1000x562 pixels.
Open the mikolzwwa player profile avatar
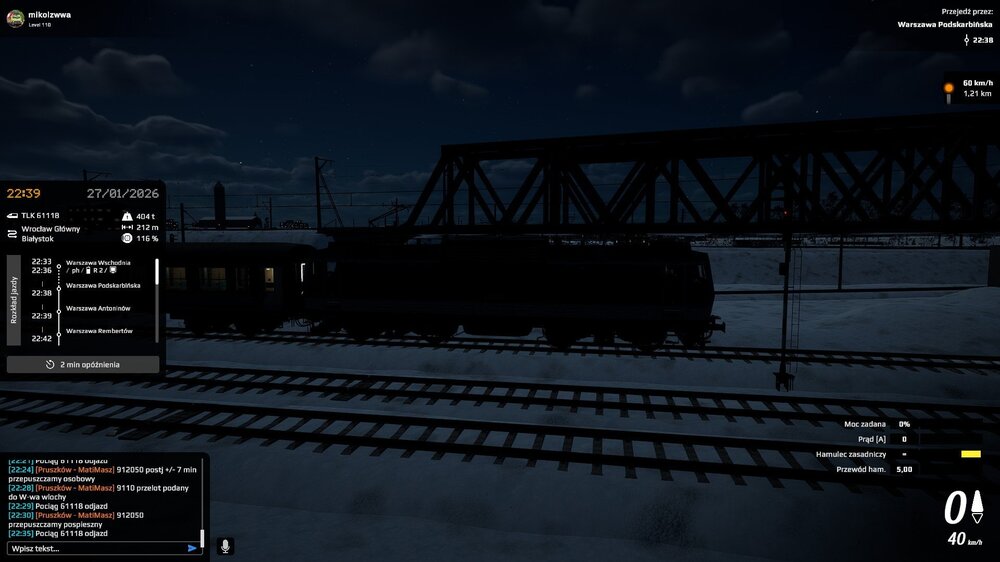[x=15, y=18]
